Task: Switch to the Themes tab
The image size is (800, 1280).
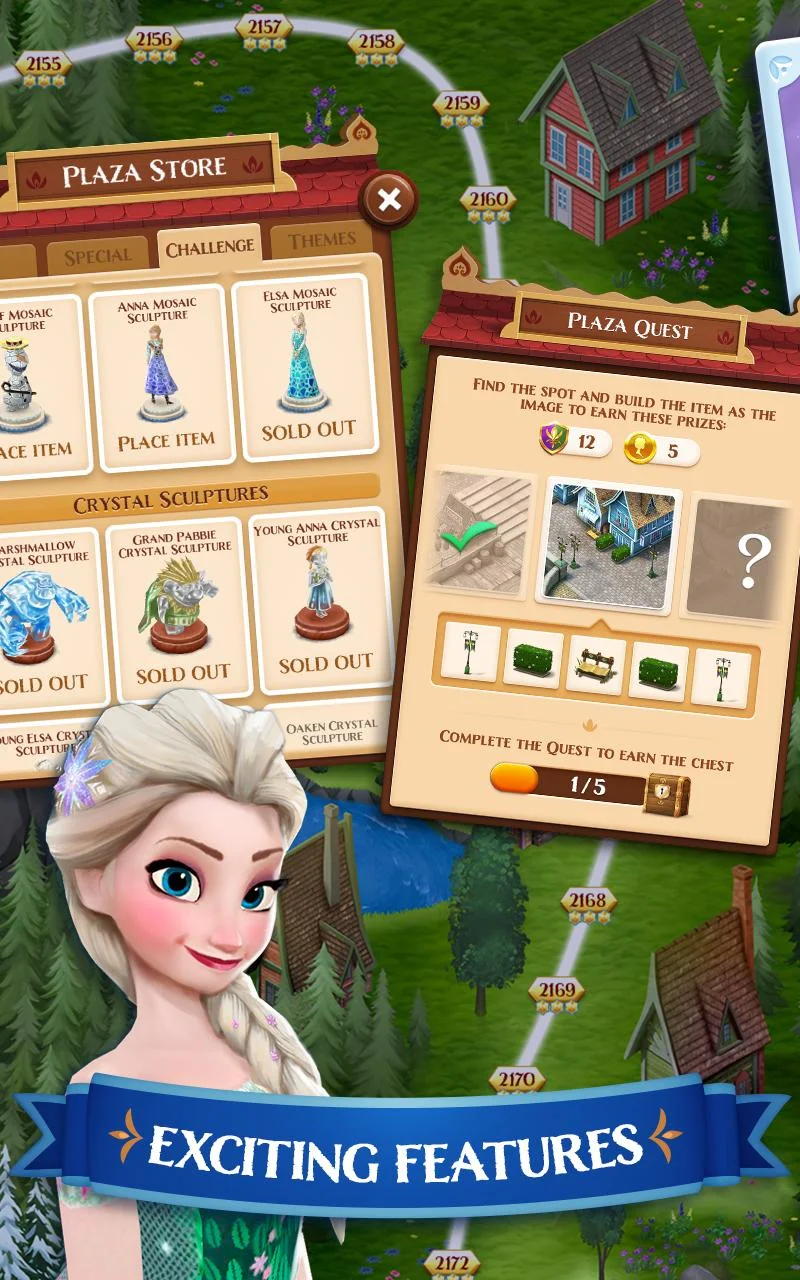Action: click(322, 240)
